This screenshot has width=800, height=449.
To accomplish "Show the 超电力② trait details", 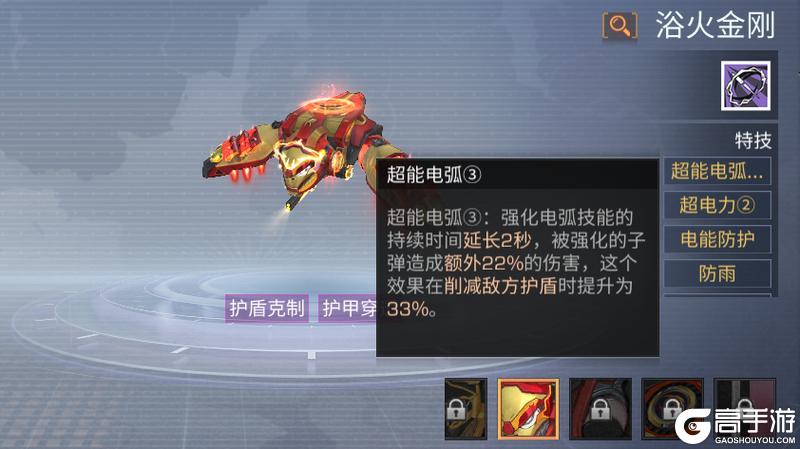I will pos(717,206).
